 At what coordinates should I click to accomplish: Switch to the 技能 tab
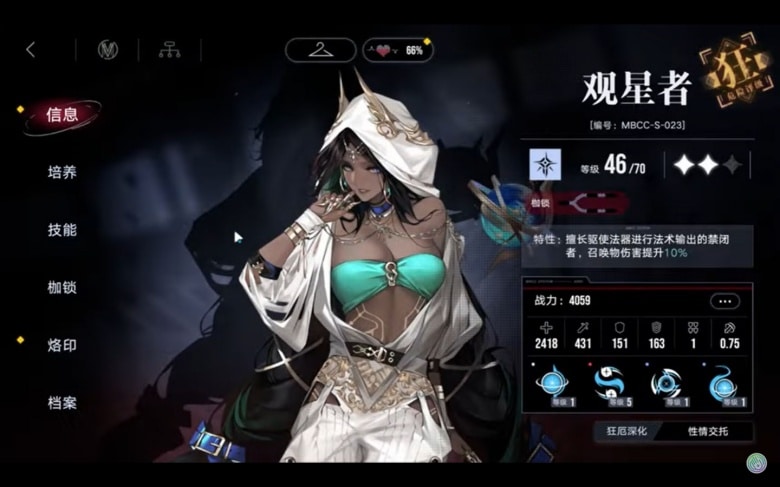point(62,230)
